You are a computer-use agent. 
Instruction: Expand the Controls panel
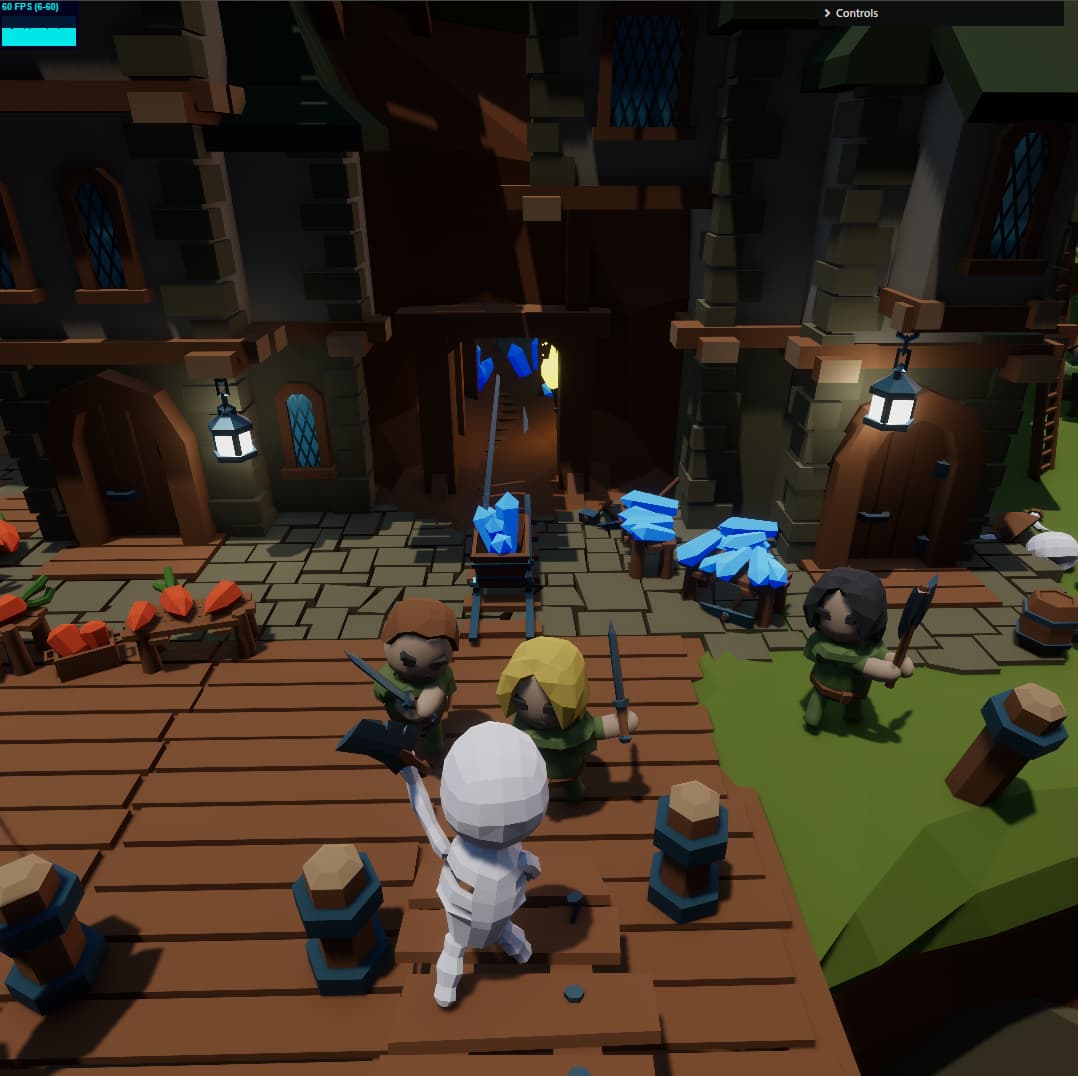850,13
